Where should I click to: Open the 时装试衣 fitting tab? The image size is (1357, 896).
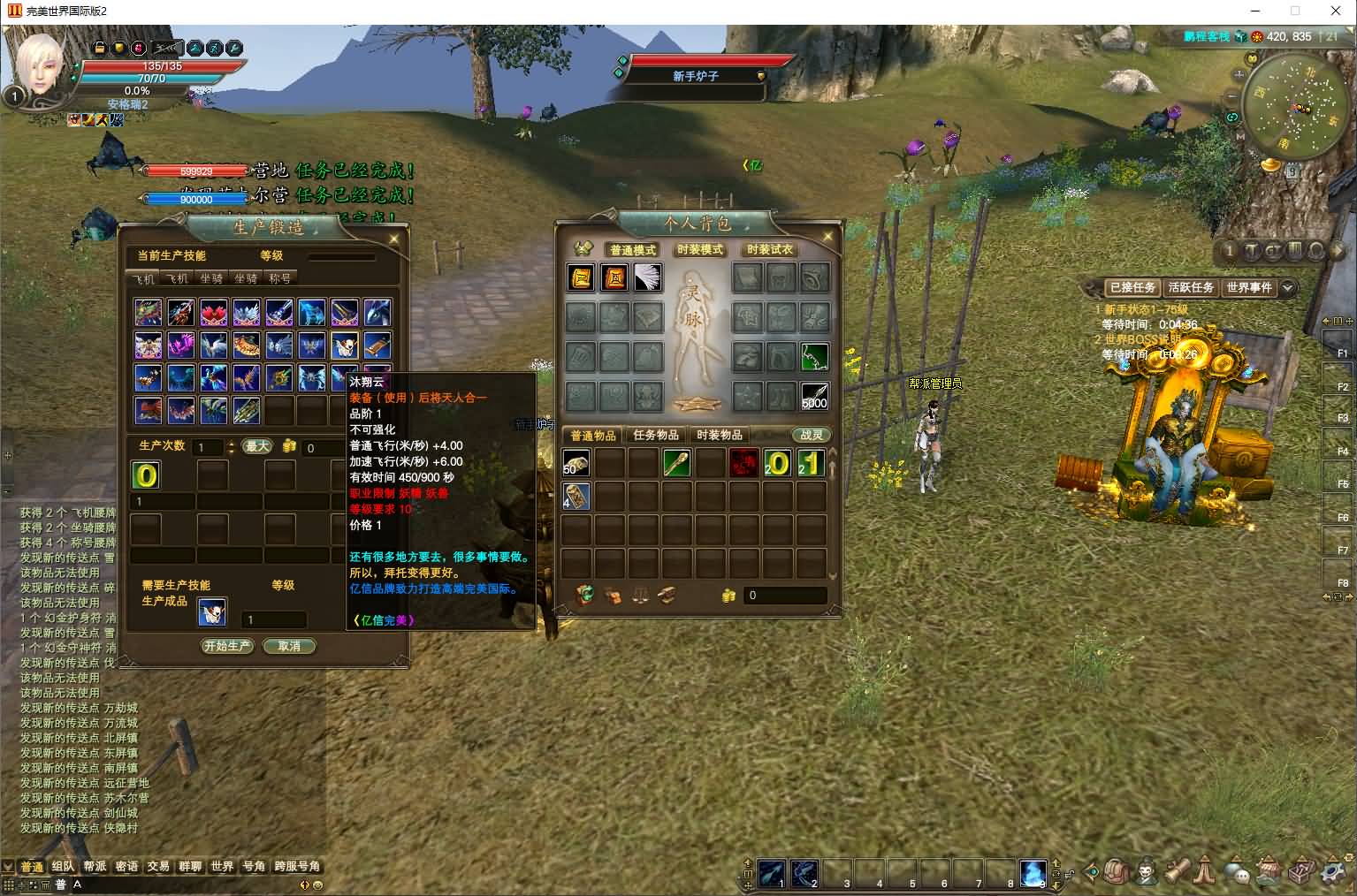pyautogui.click(x=770, y=250)
